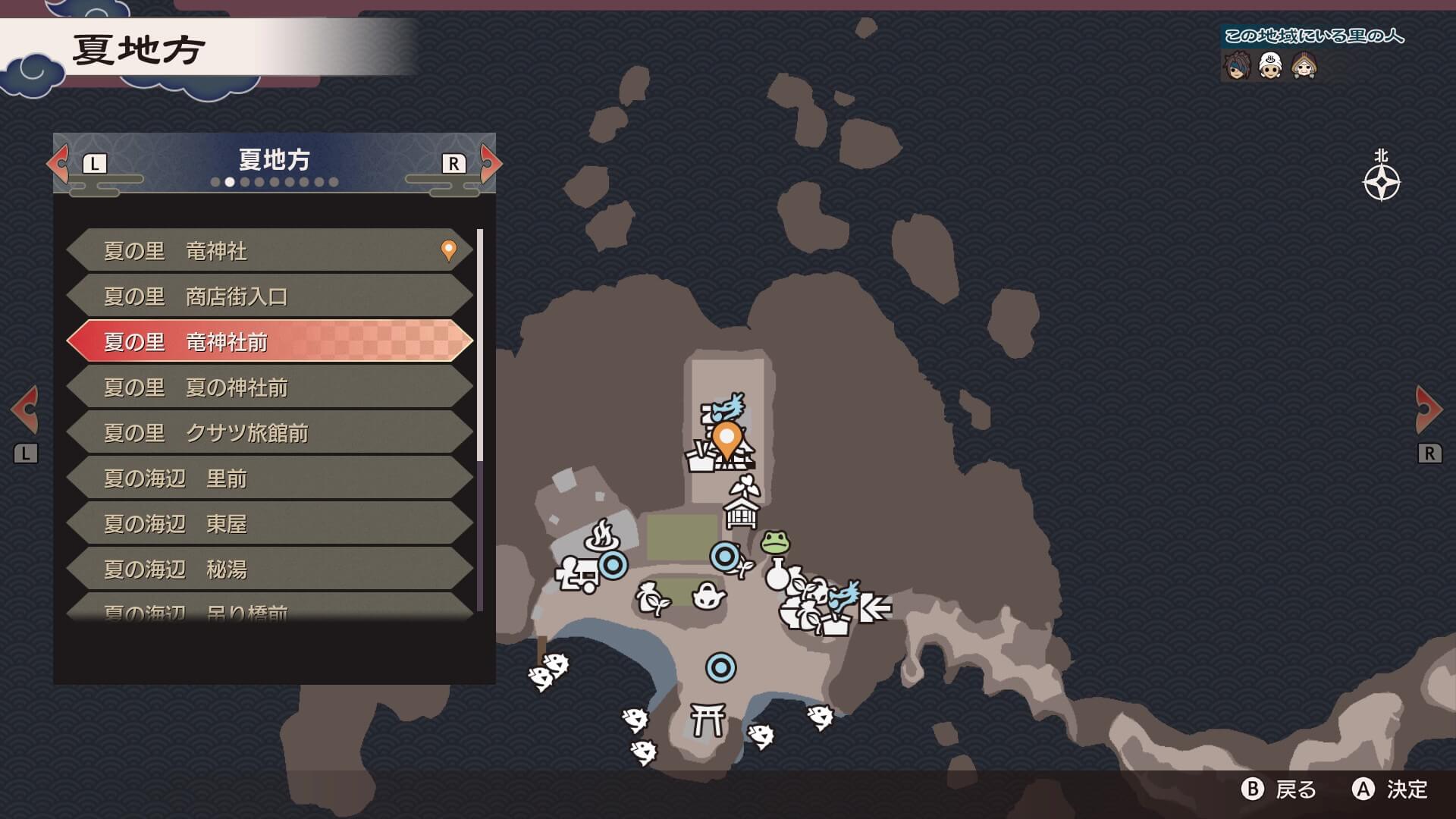Click the orange location pin on map
This screenshot has width=1456, height=819.
coord(726,440)
